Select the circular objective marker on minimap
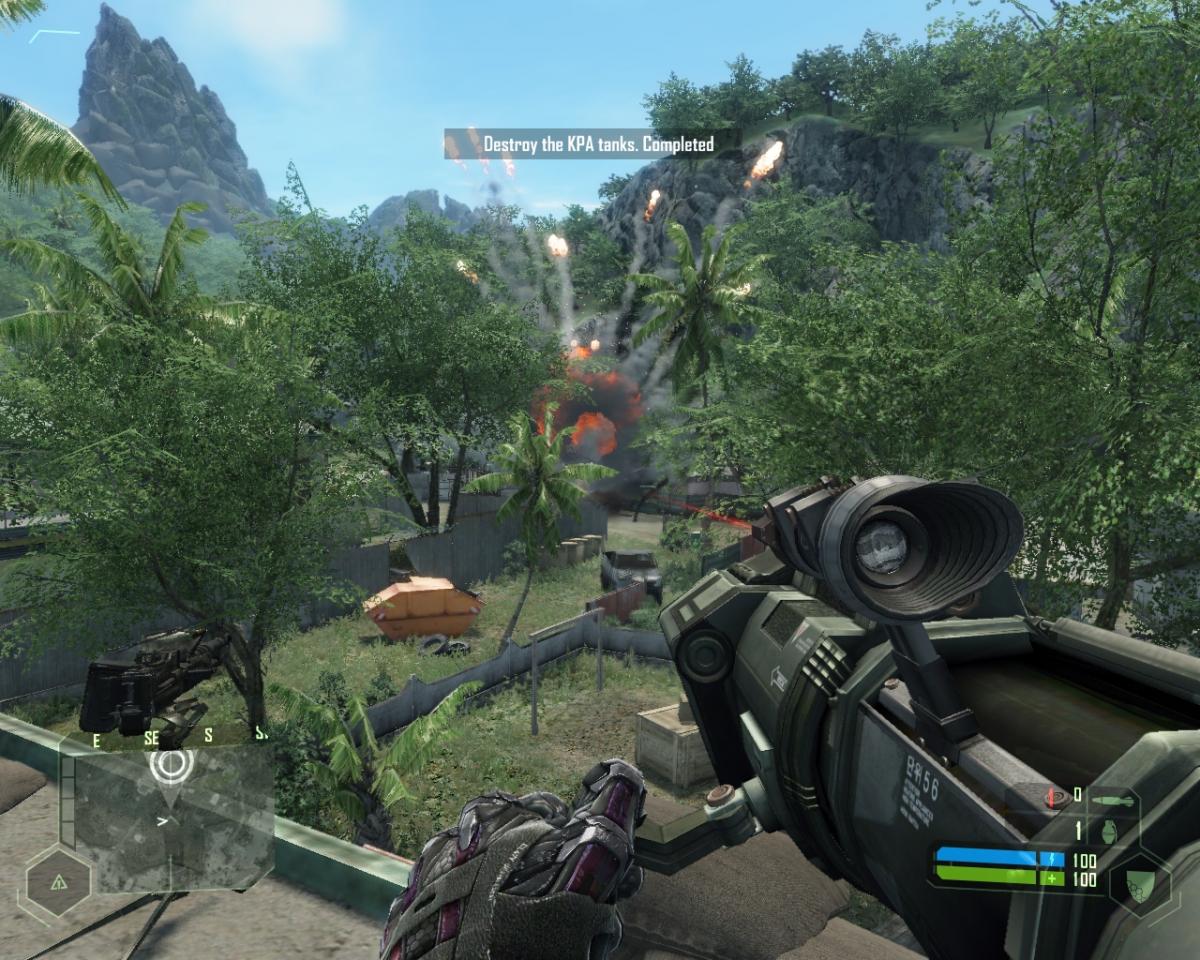This screenshot has height=960, width=1200. [171, 764]
